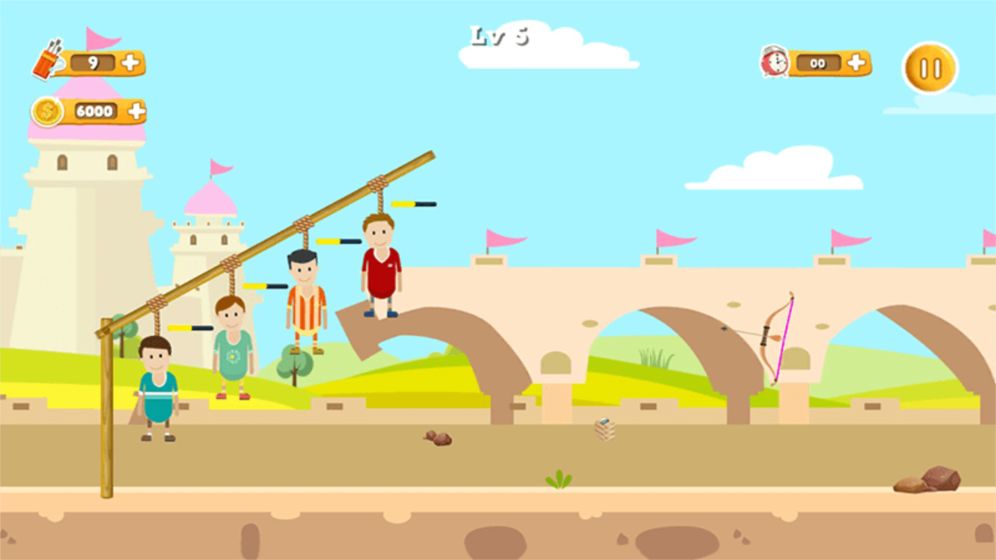Buy more coins using the plus button
996x560 pixels.
tap(136, 110)
